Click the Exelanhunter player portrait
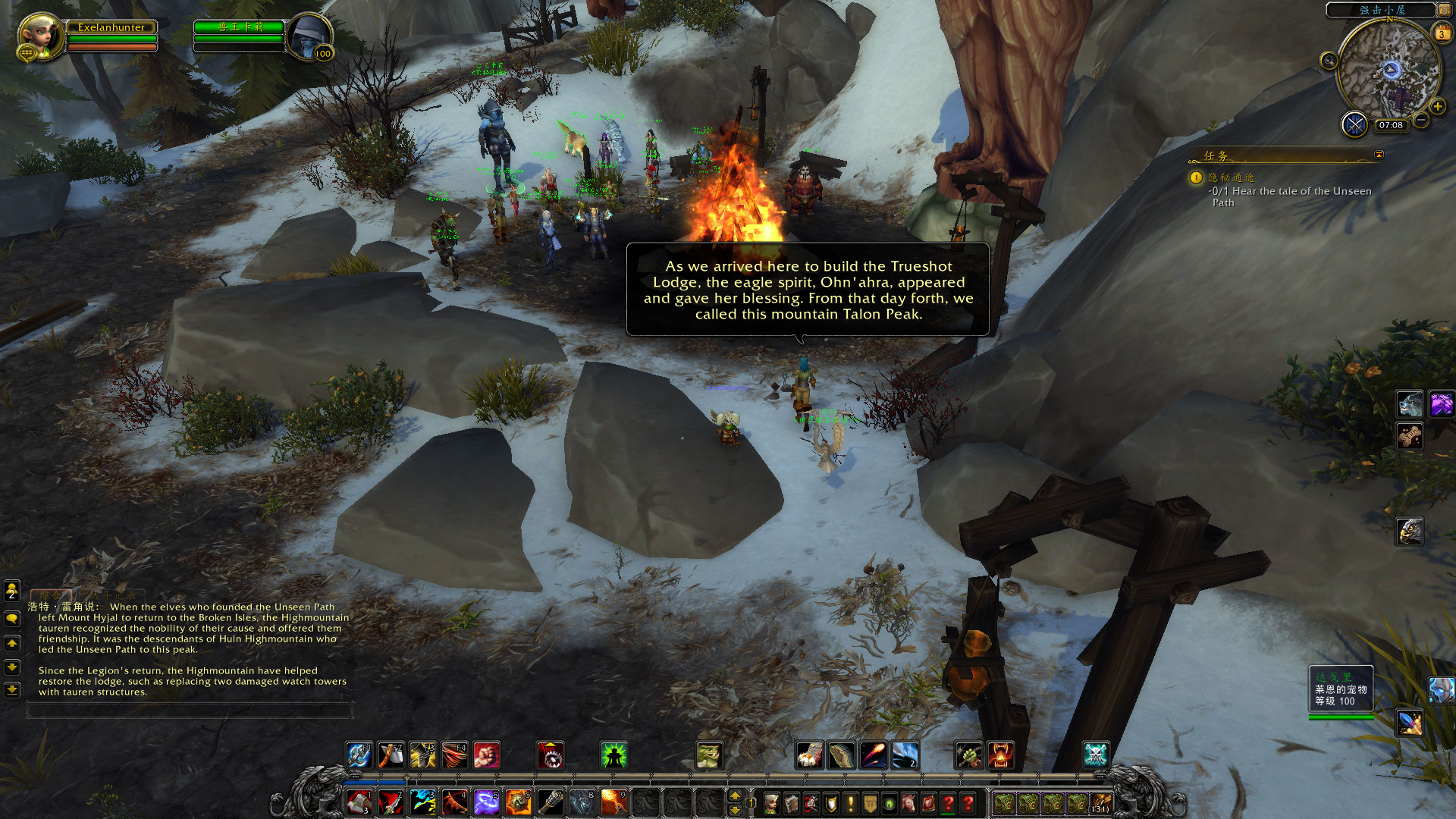This screenshot has width=1456, height=819. [x=39, y=36]
